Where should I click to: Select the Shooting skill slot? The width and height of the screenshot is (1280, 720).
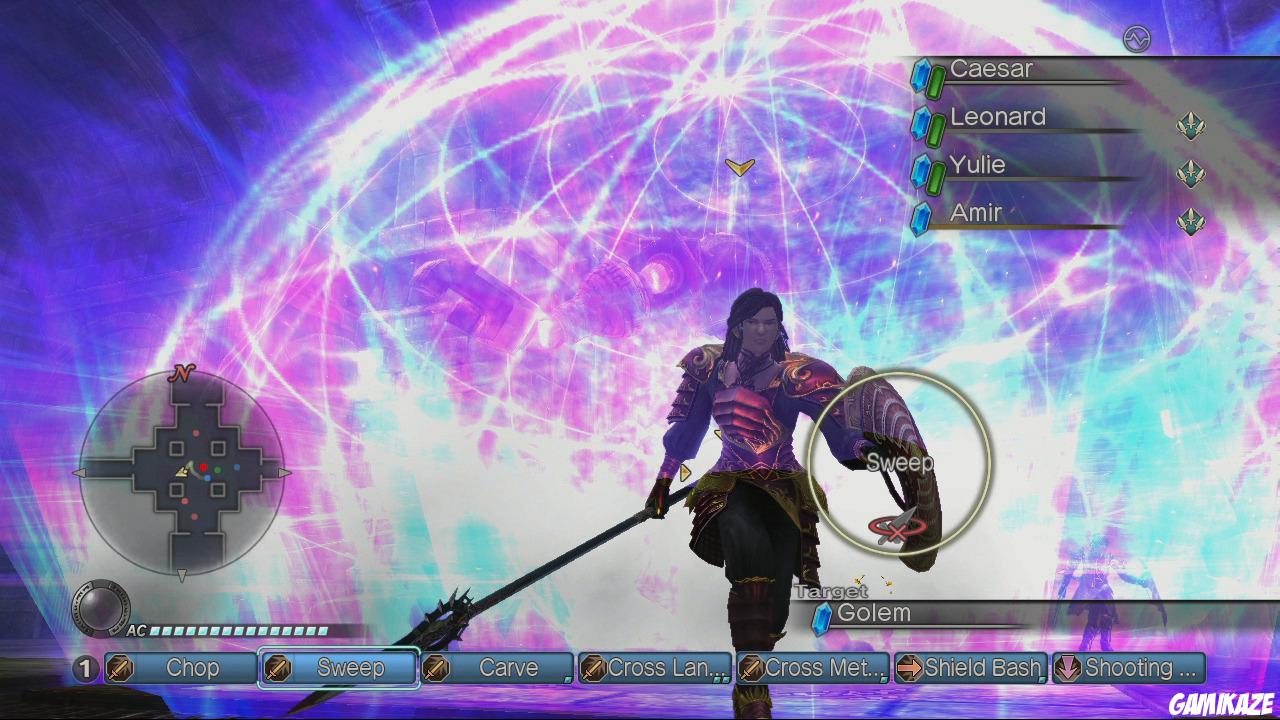point(1129,668)
